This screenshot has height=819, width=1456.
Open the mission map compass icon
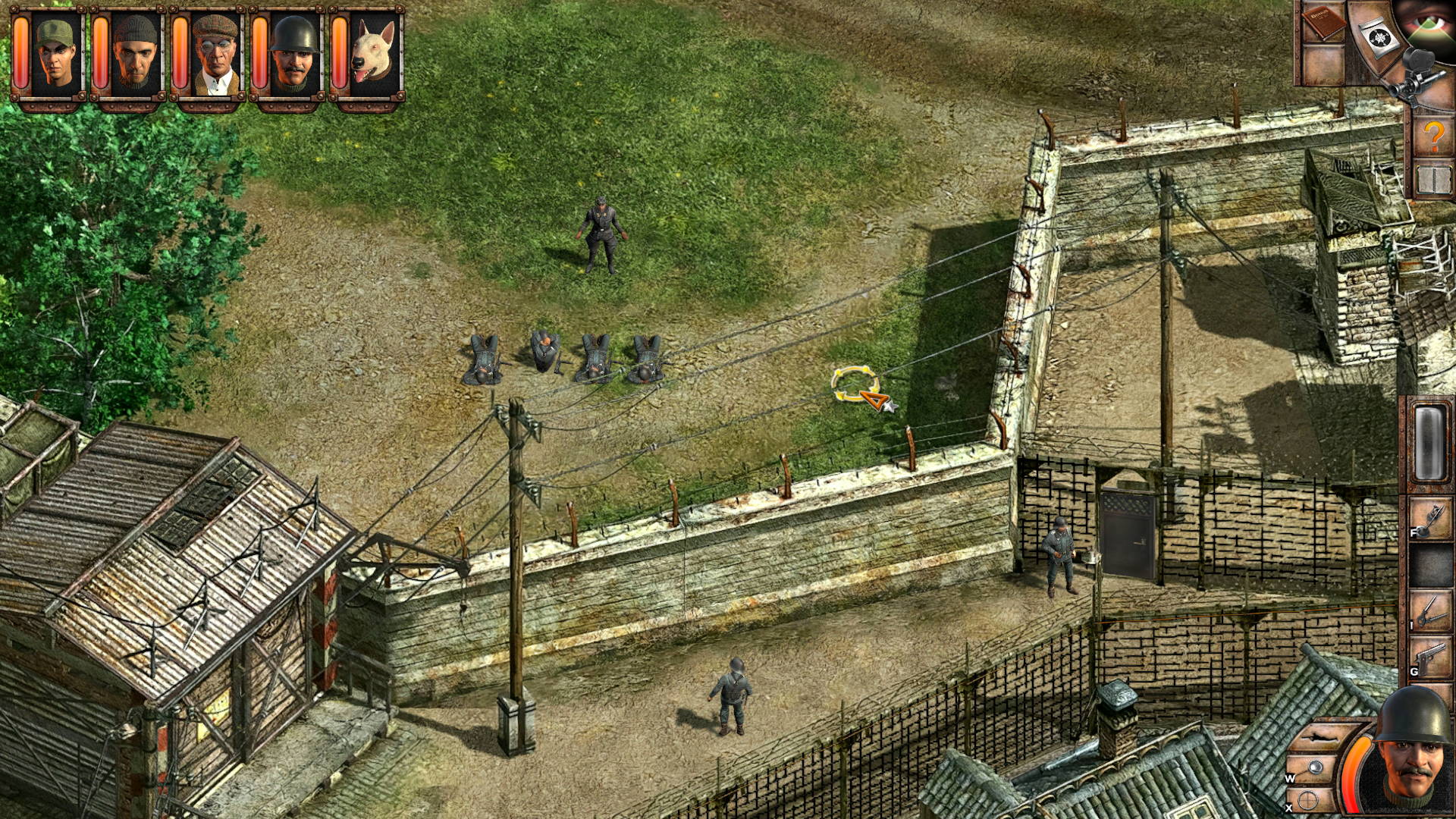click(x=1379, y=36)
